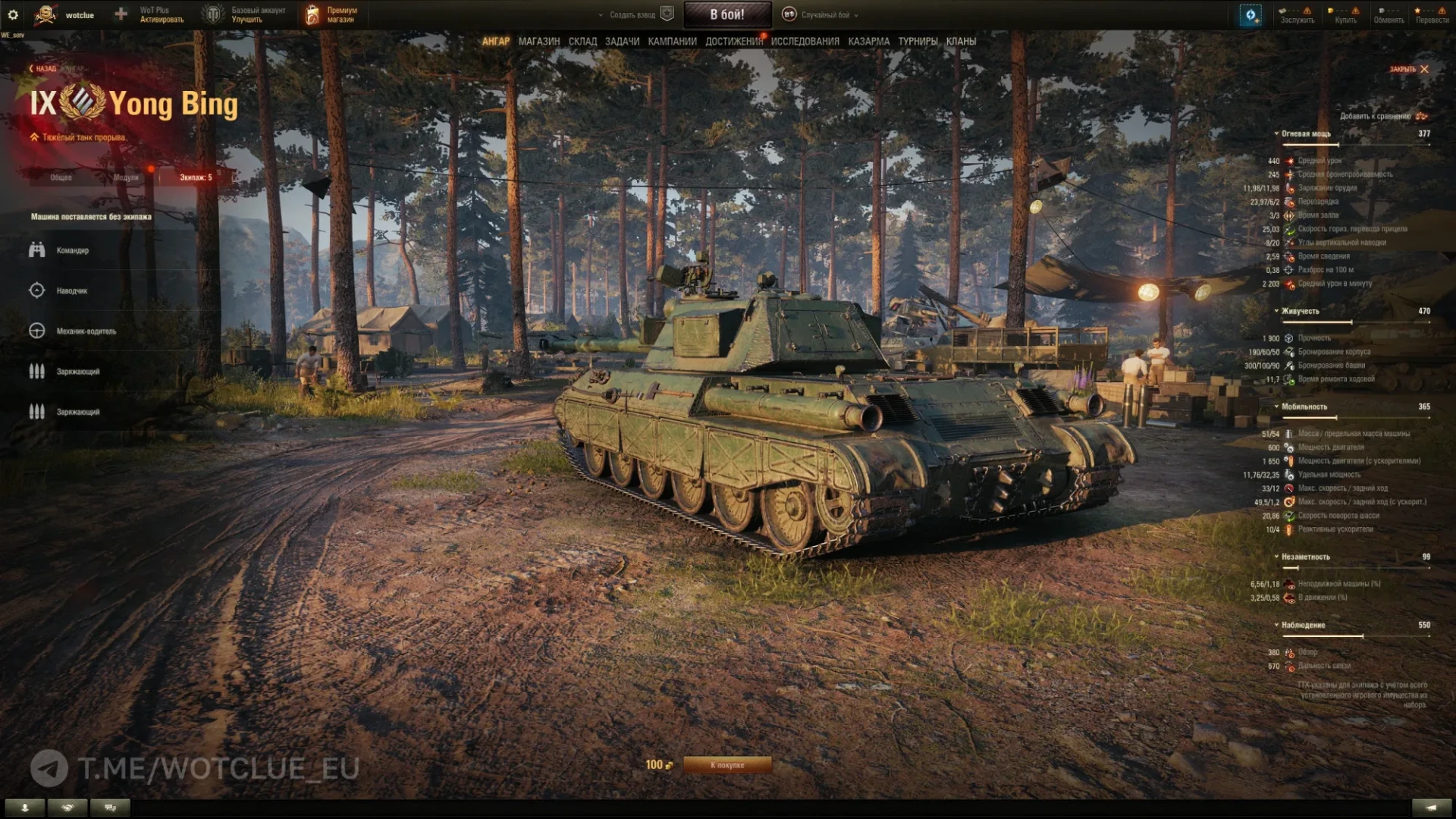The image size is (1456, 819).
Task: Open the ЗАДАЧИ menu
Action: [x=622, y=42]
